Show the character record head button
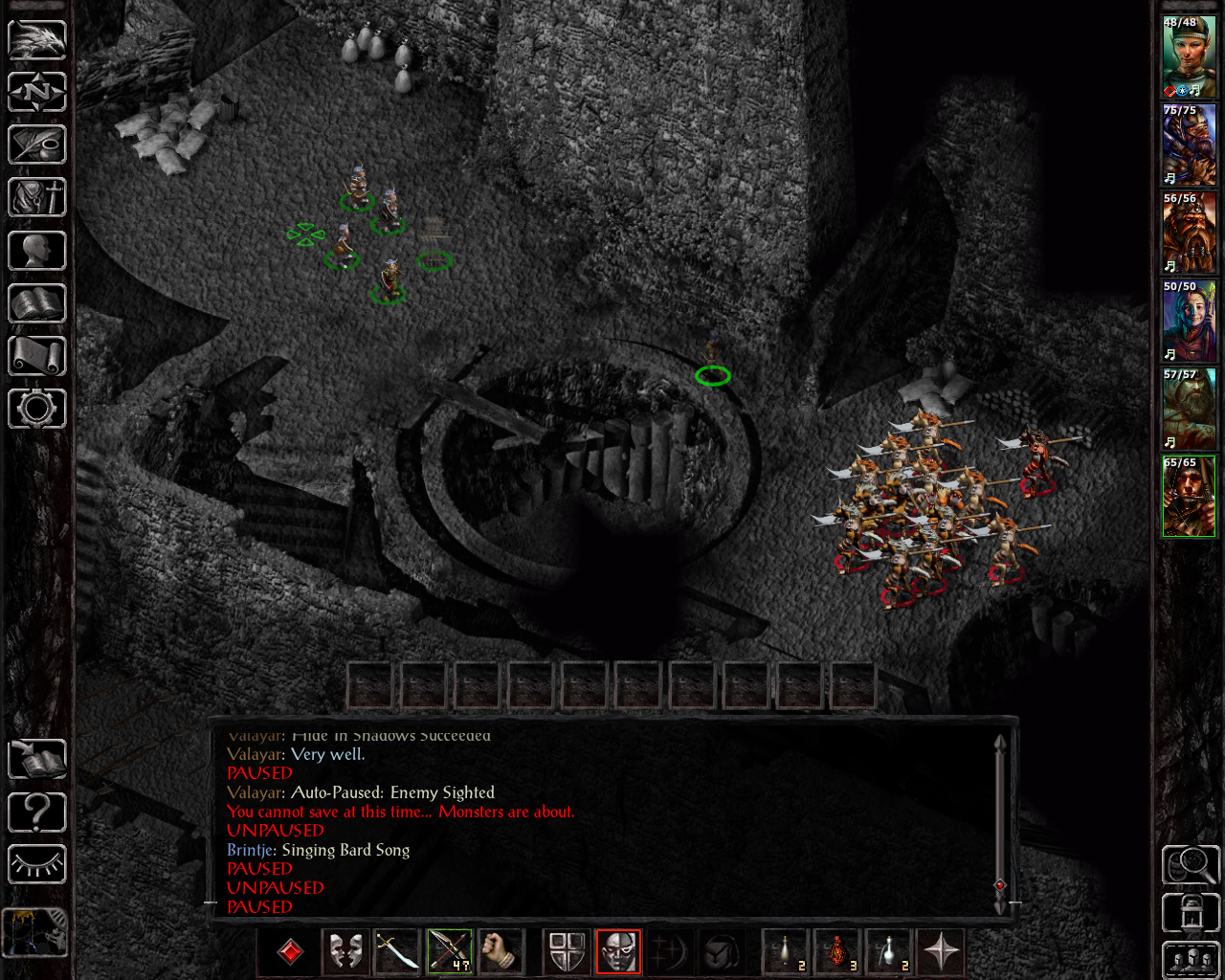 (36, 251)
